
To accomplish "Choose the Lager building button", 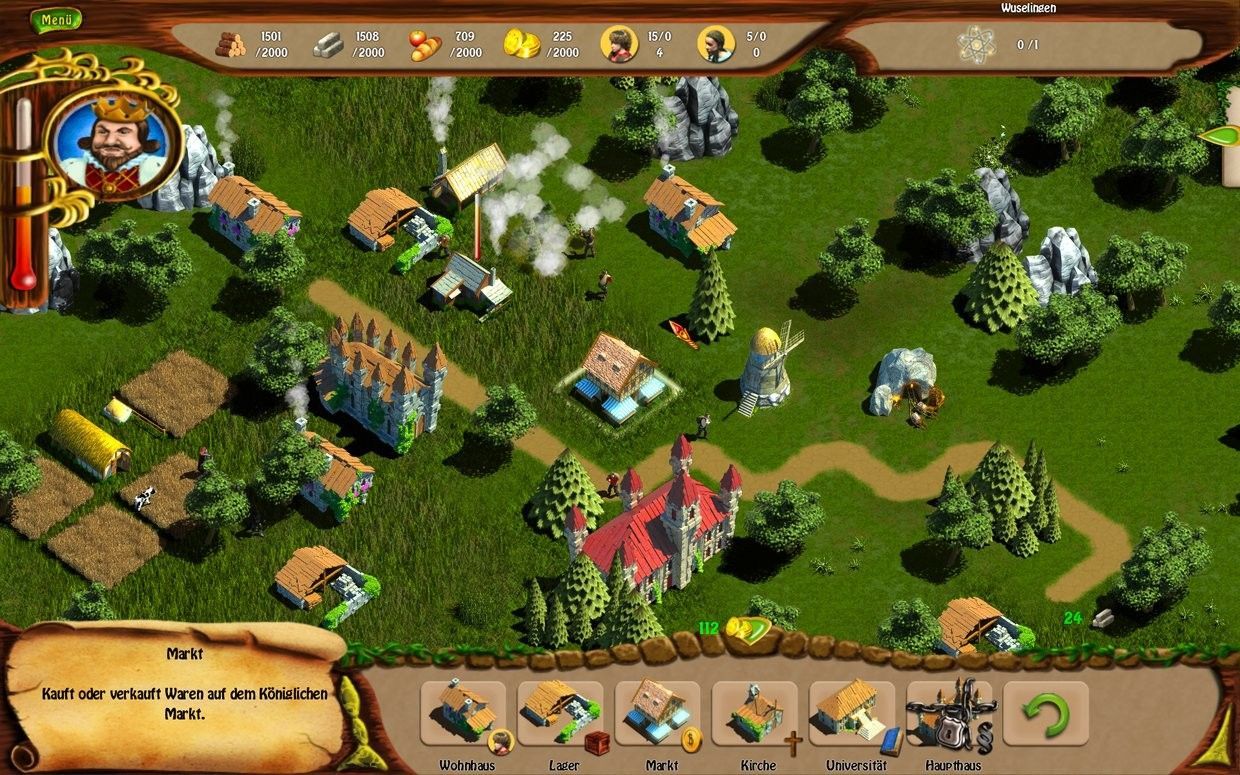I will [x=560, y=714].
